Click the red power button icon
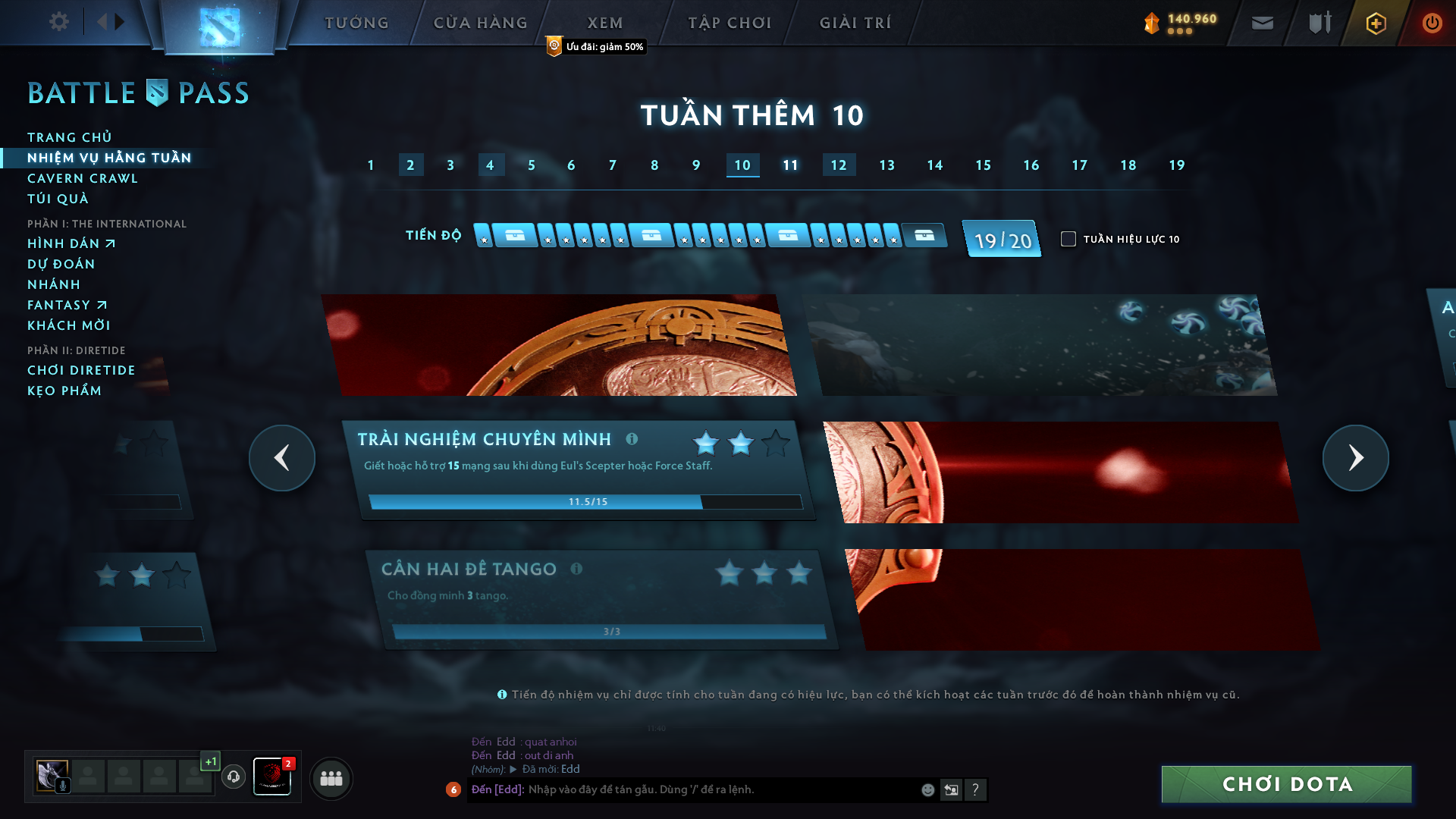1456x819 pixels. tap(1432, 23)
